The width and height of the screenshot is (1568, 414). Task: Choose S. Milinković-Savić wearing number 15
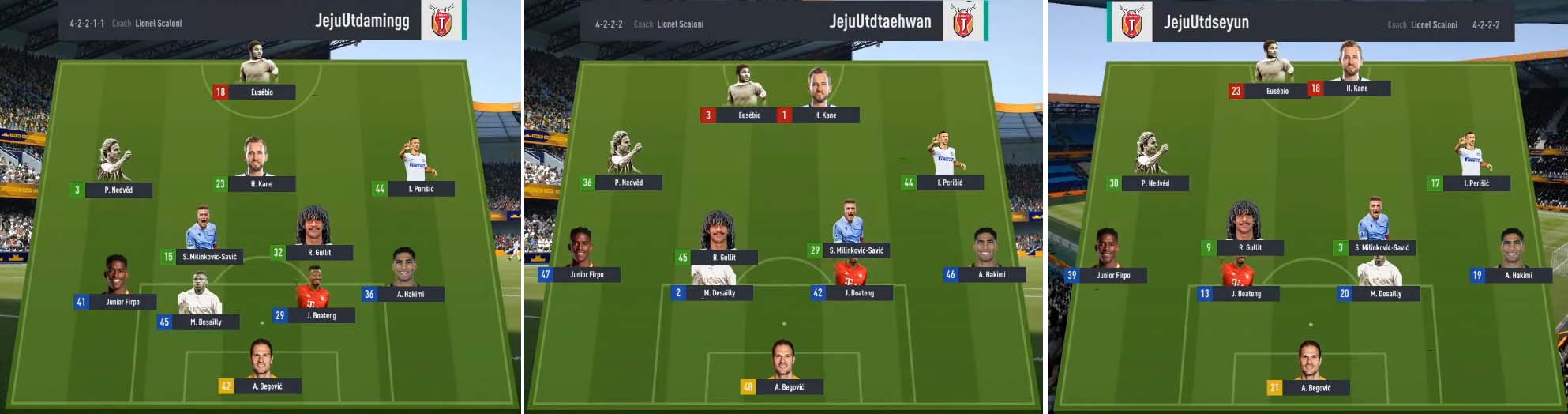tap(209, 257)
